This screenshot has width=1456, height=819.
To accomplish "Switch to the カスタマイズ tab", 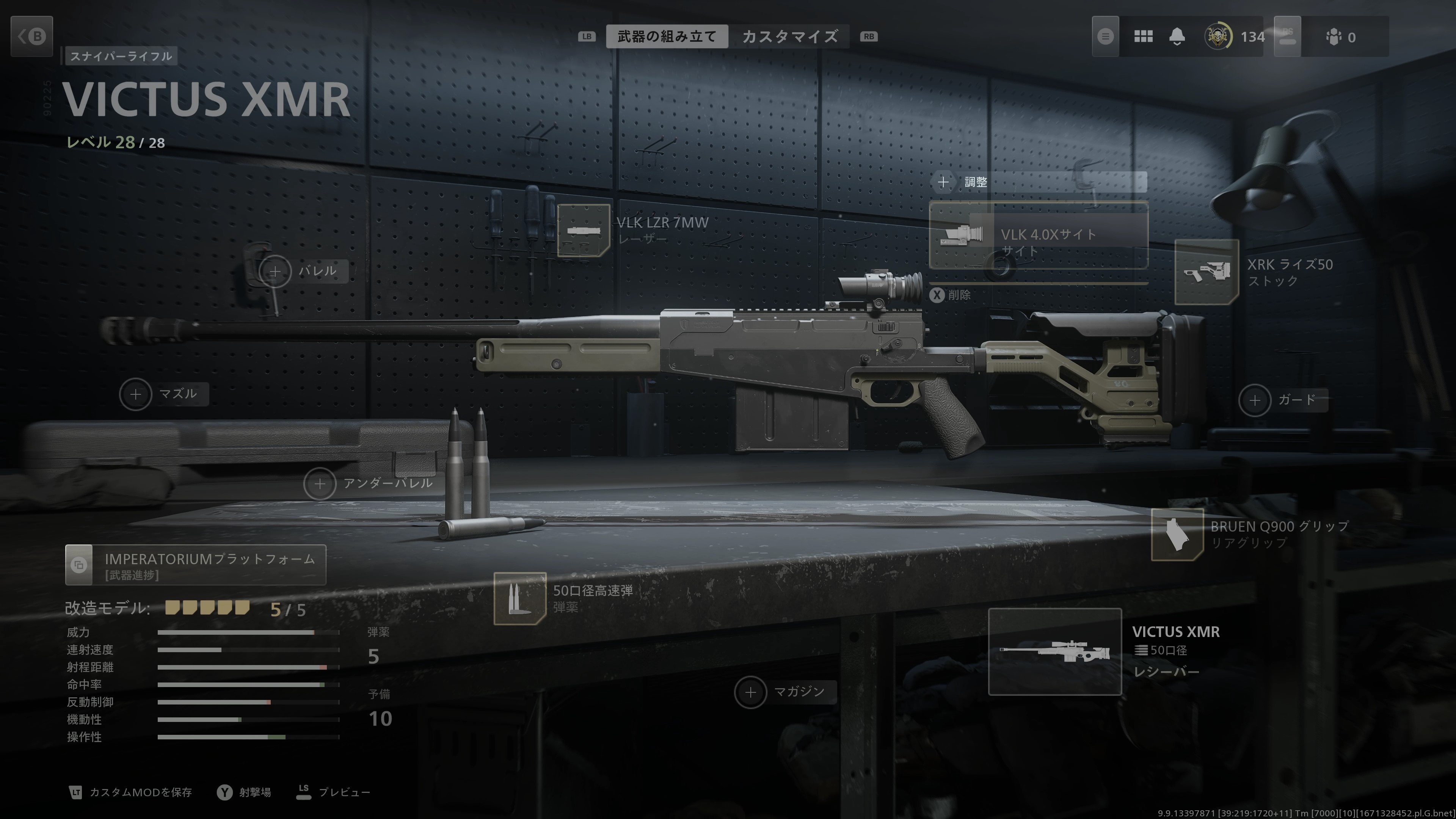I will coord(789,37).
